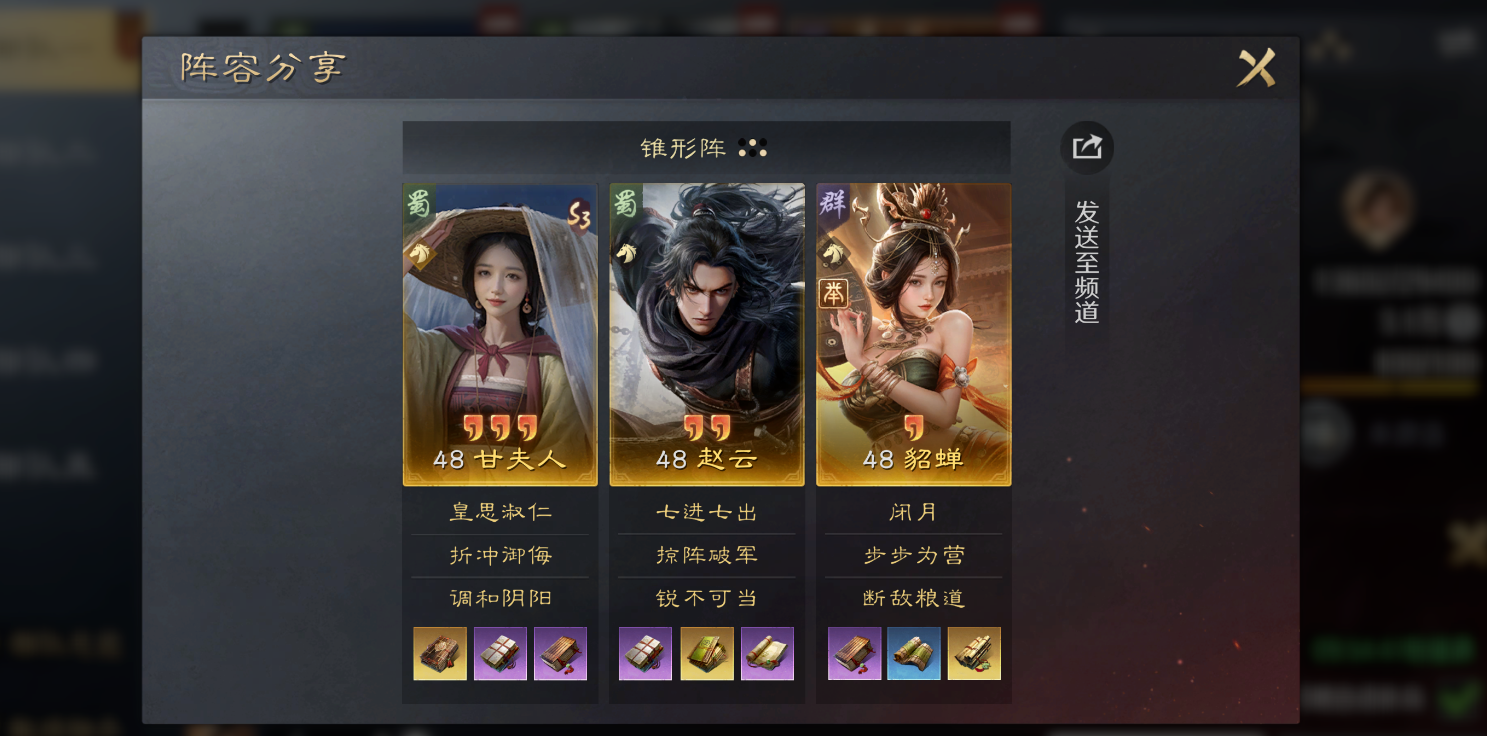Open the 锥形阵 formation selector bar
This screenshot has width=1487, height=736.
tap(706, 146)
